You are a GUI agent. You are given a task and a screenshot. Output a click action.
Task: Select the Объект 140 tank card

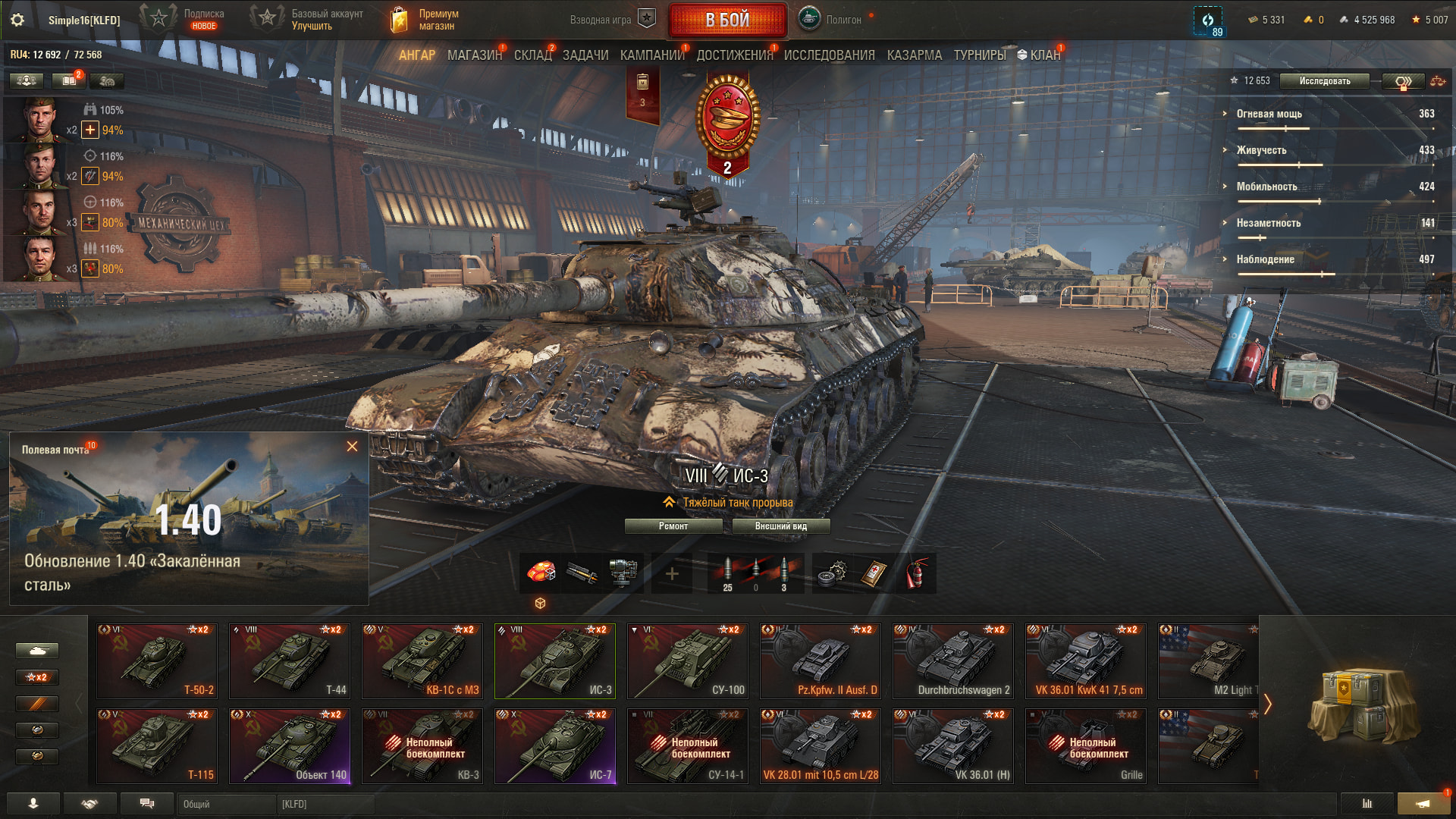(290, 745)
